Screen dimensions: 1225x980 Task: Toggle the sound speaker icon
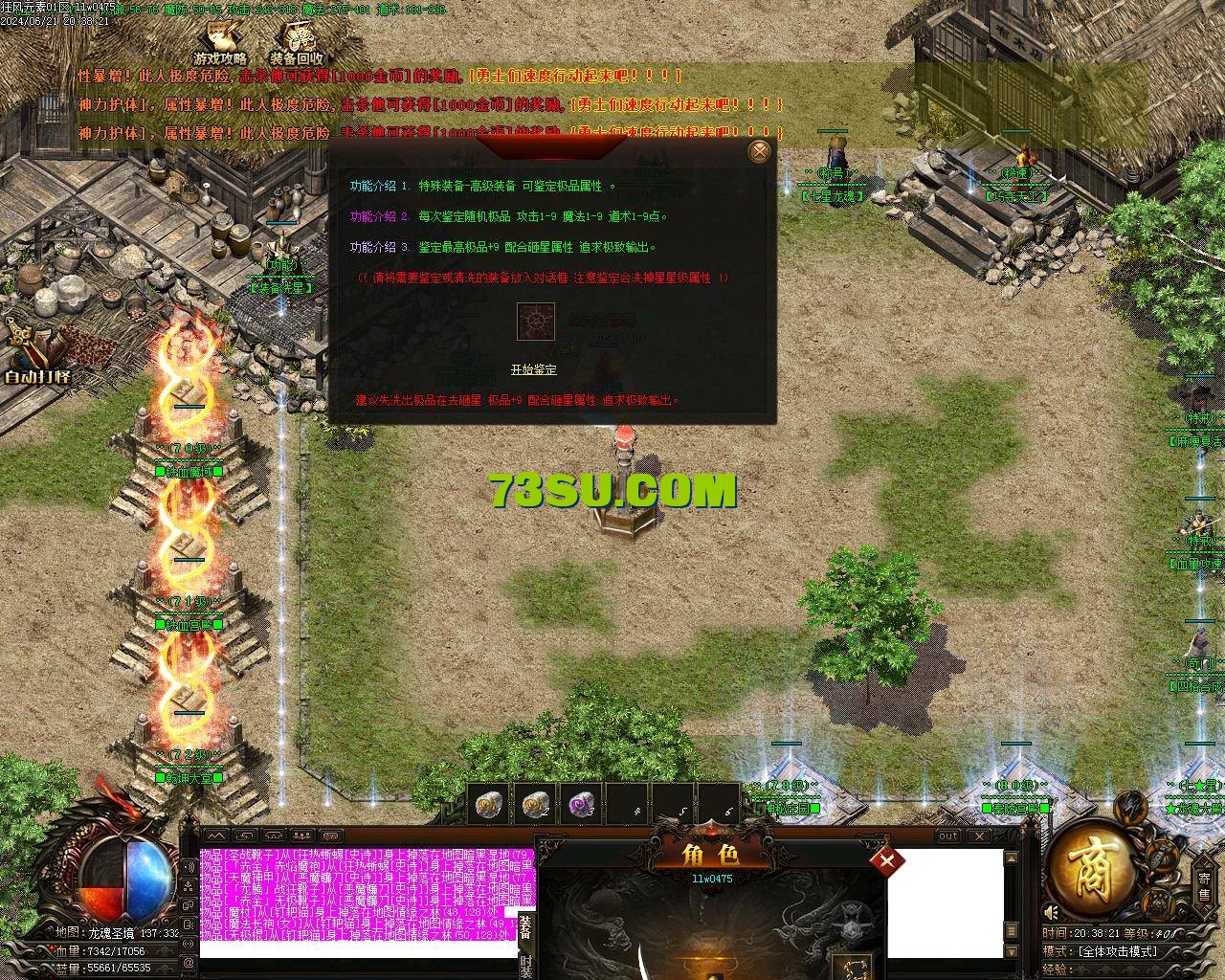point(1051,912)
